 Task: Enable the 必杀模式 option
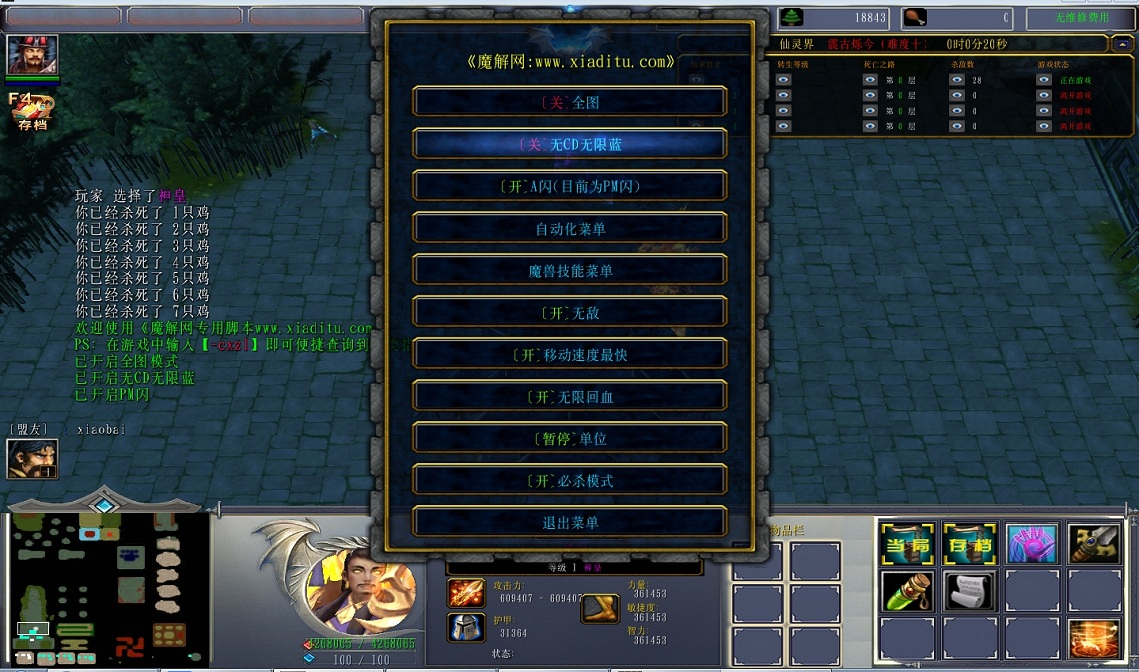coord(570,480)
